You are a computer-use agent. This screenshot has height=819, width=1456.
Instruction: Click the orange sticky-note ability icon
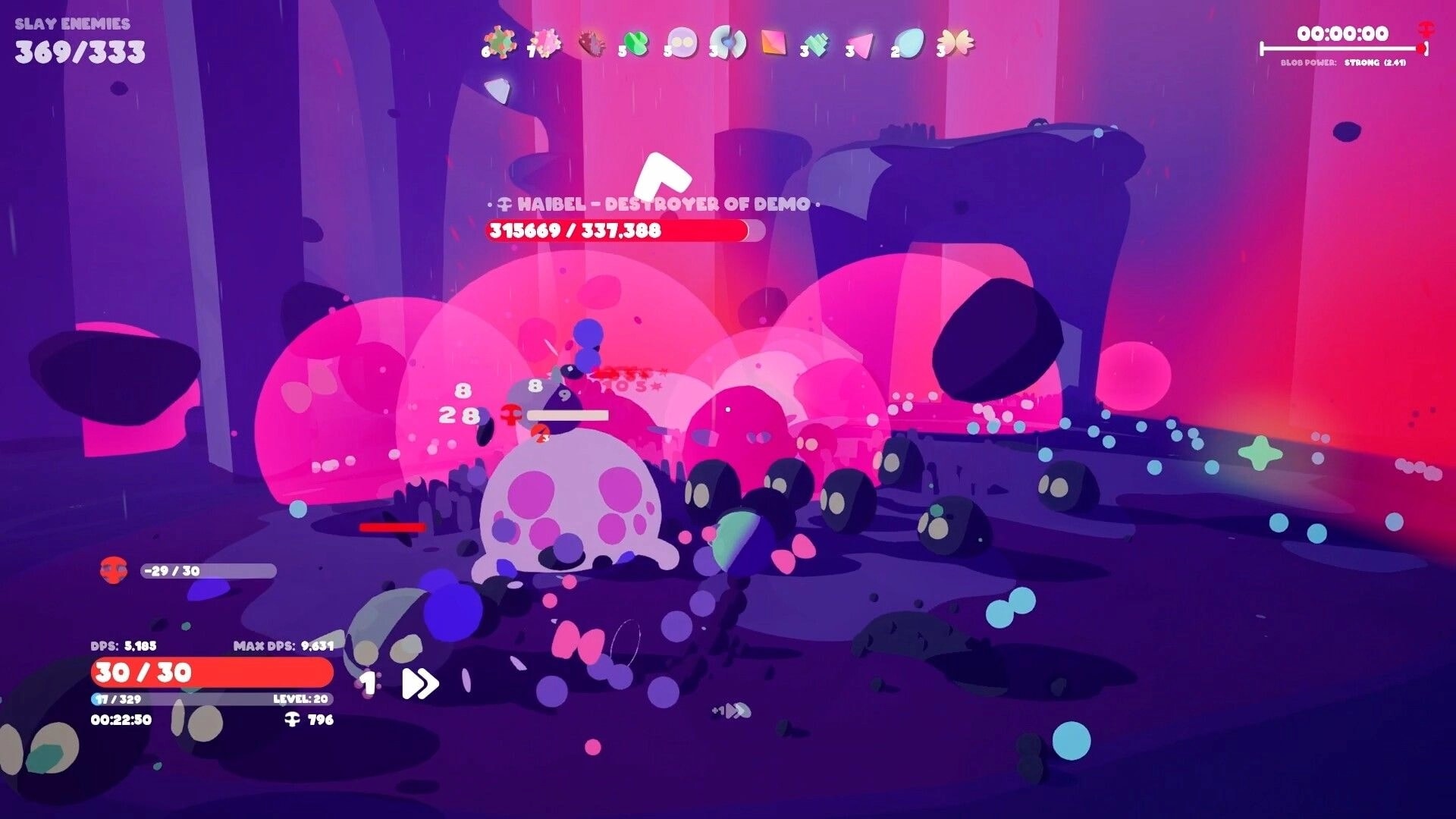pyautogui.click(x=774, y=44)
